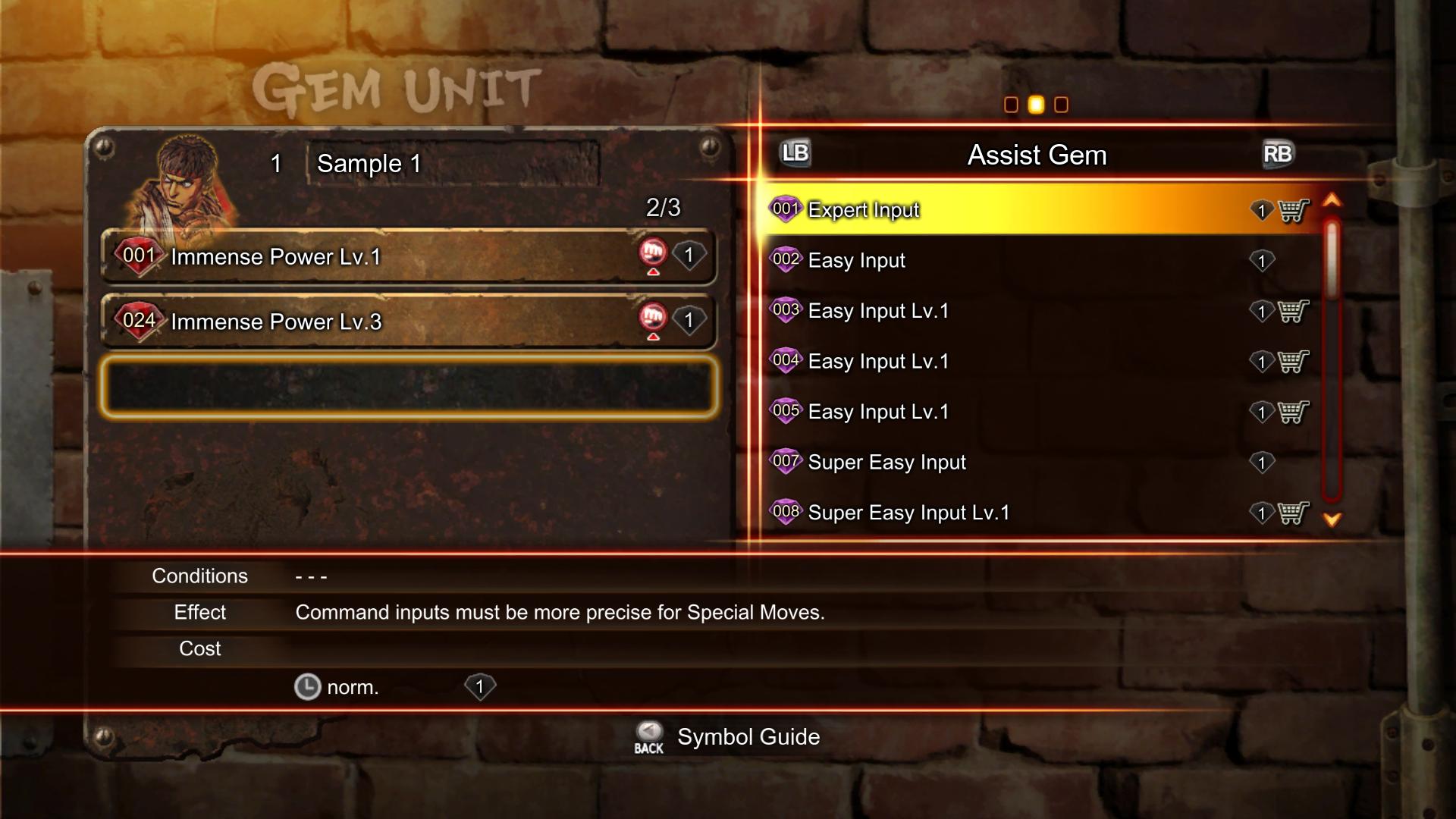Open the Symbol Guide
Screen dimensions: 1456x819
click(x=748, y=736)
